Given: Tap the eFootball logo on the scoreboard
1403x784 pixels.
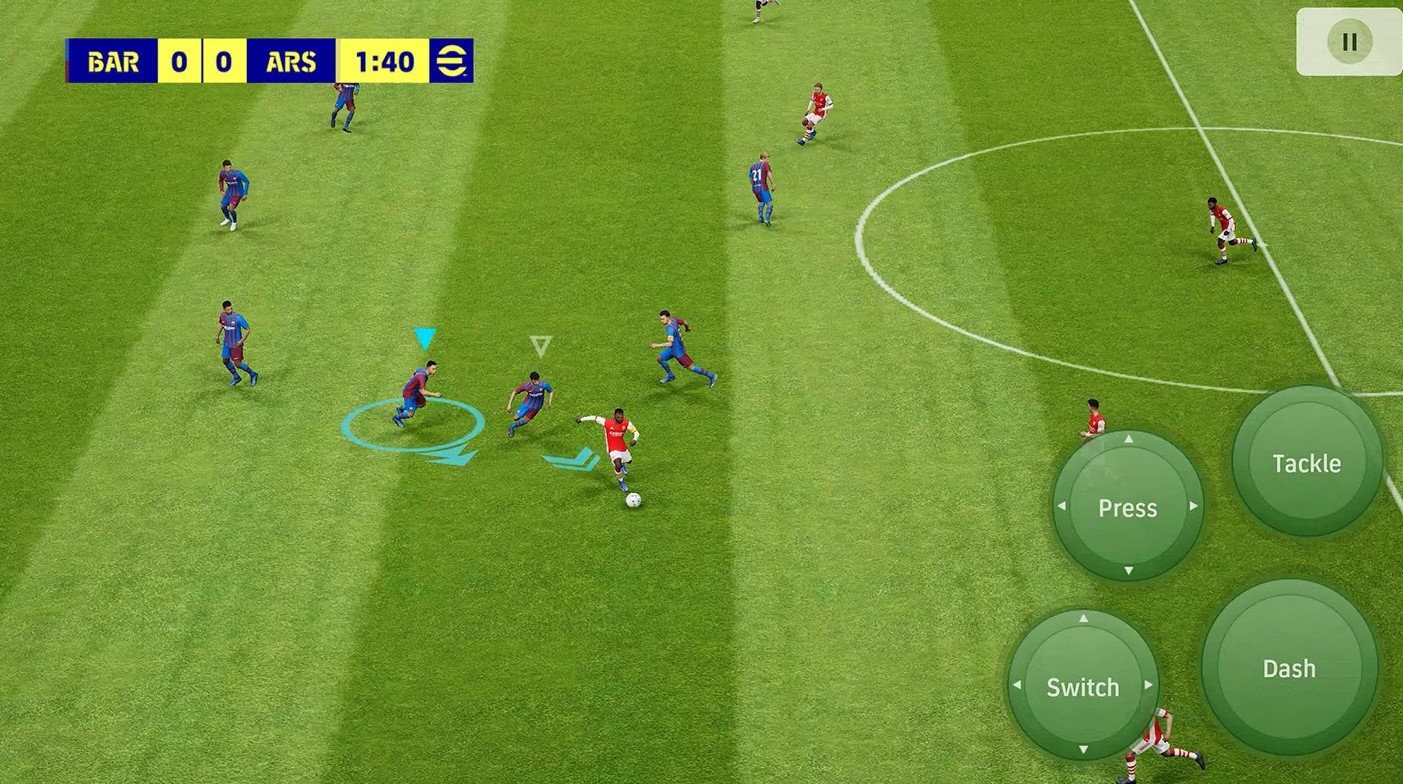Looking at the screenshot, I should (449, 61).
